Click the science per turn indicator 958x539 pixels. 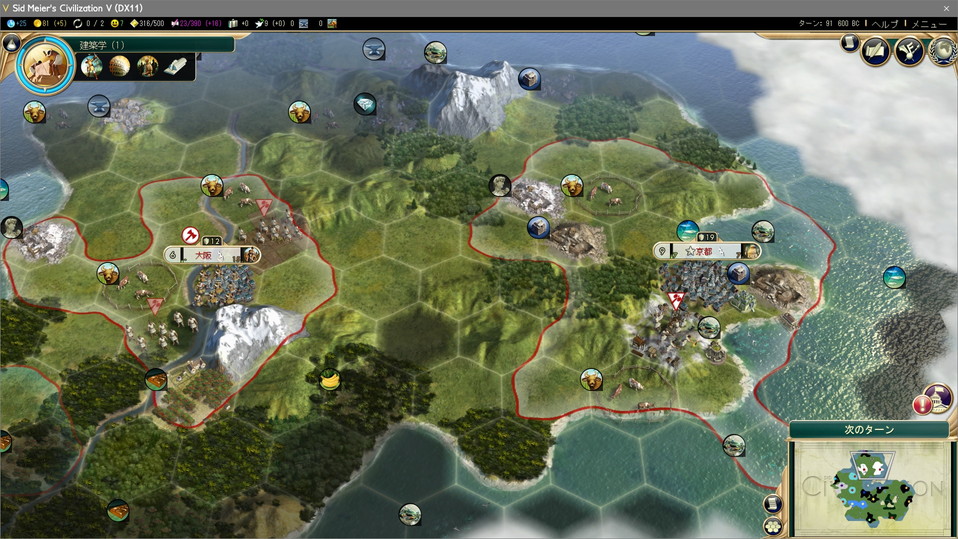[16, 23]
